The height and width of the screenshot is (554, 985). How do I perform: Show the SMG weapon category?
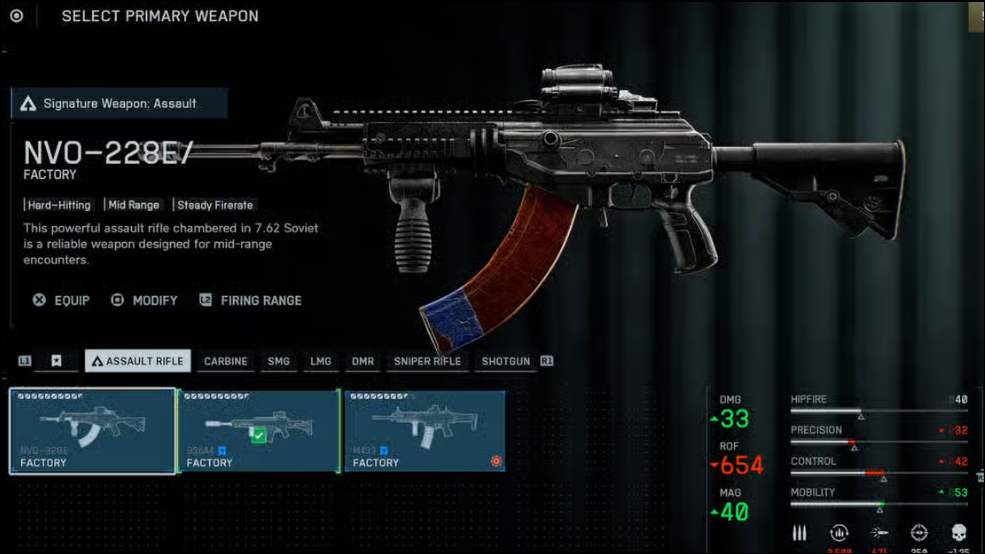278,361
